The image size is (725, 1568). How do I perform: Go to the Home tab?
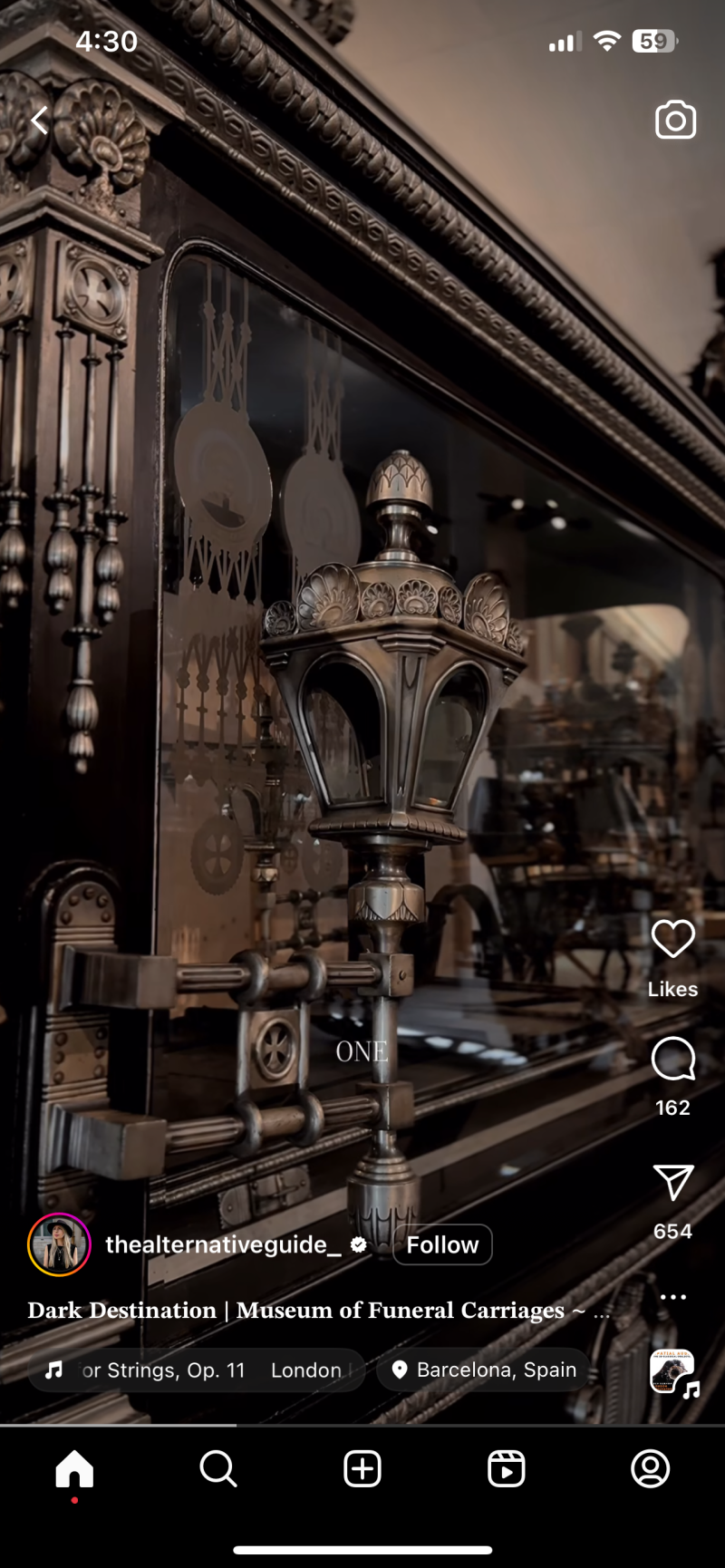point(74,1468)
